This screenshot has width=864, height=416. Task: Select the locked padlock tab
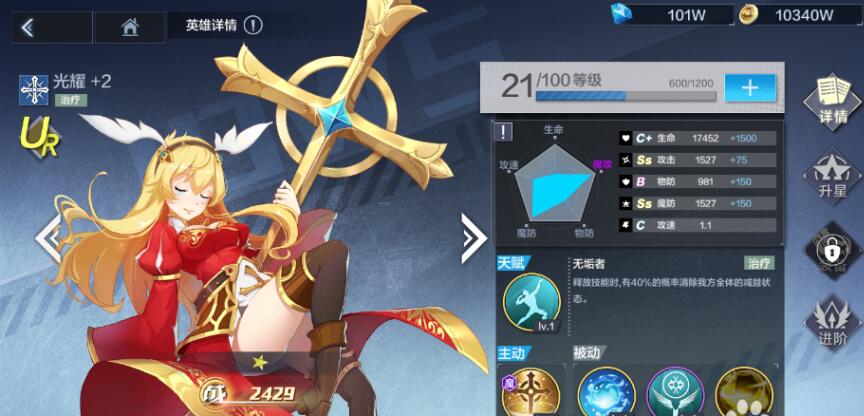pos(832,250)
